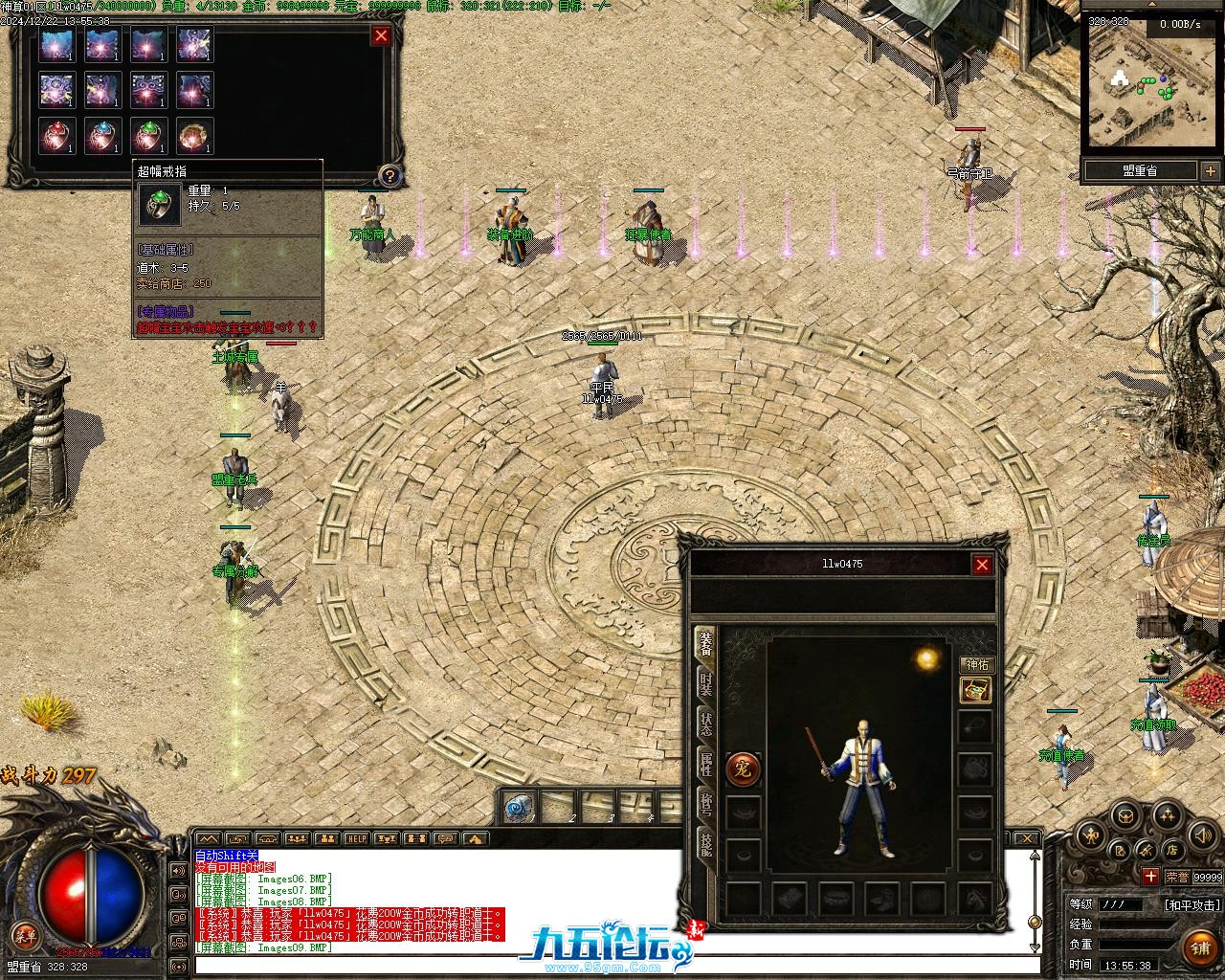Pick the blue gem ring item
Image resolution: width=1225 pixels, height=980 pixels.
(x=103, y=136)
